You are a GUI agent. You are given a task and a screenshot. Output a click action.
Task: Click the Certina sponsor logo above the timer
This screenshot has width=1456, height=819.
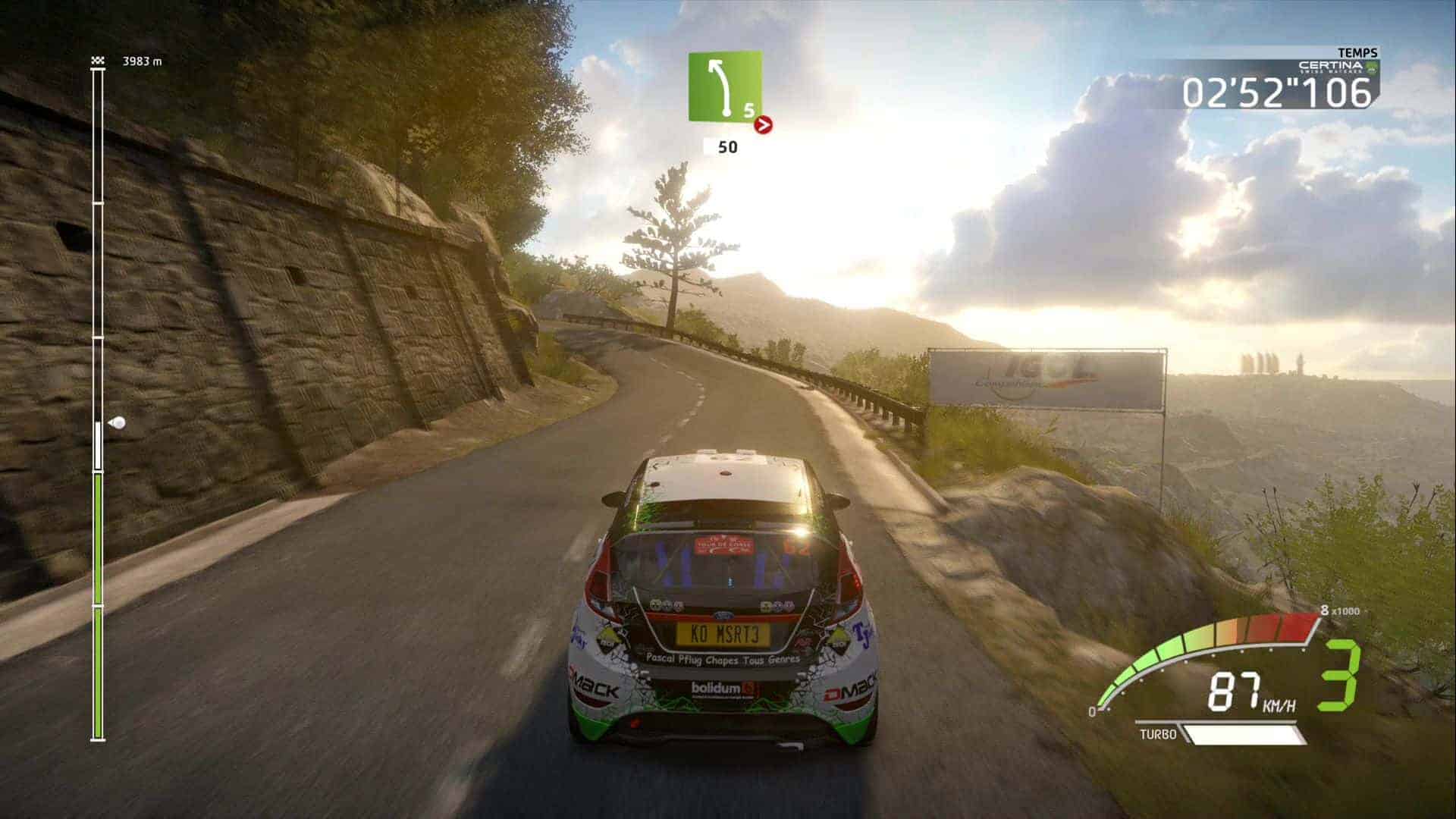[1338, 67]
